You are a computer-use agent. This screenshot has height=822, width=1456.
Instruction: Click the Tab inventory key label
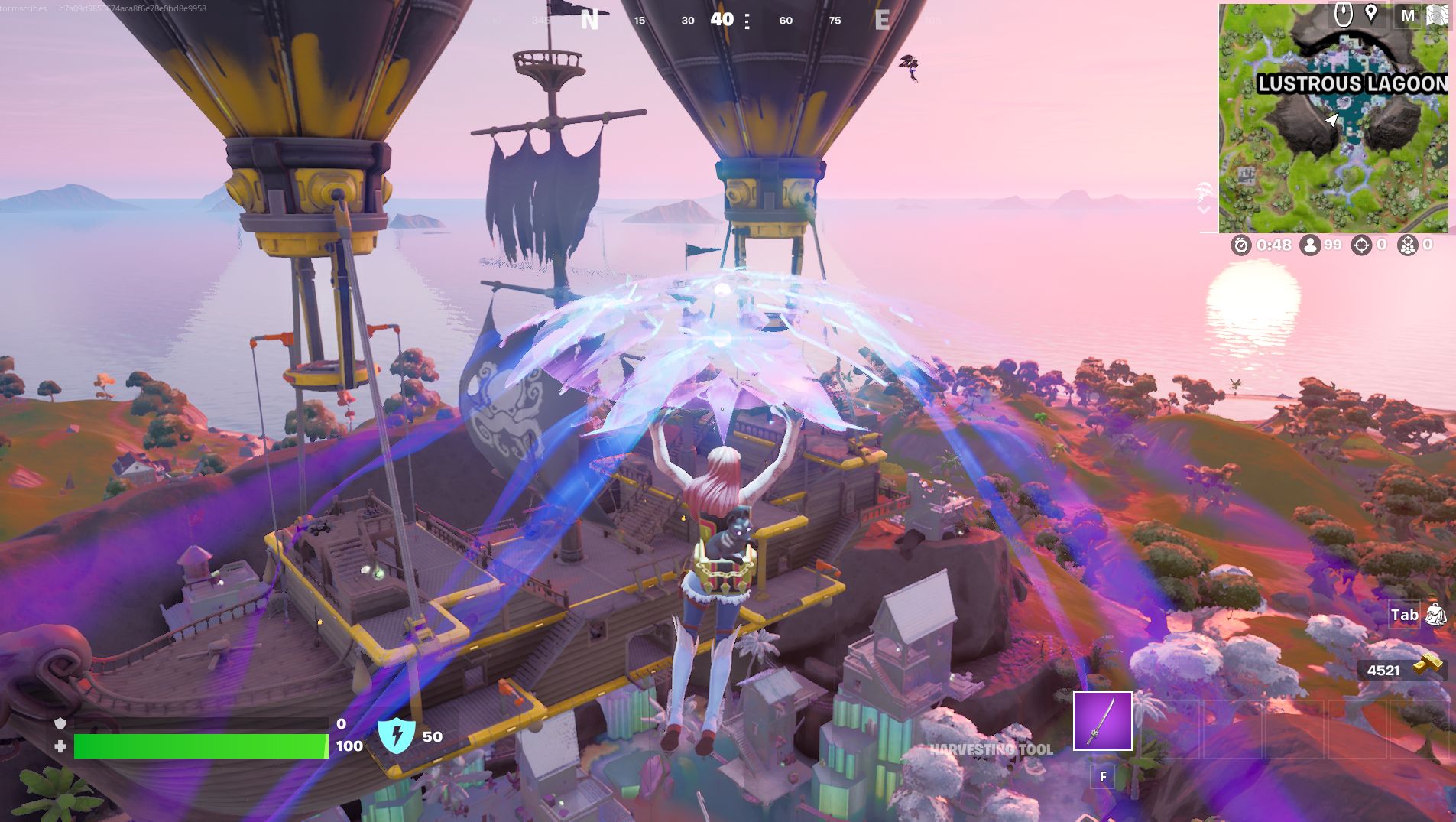(1405, 615)
